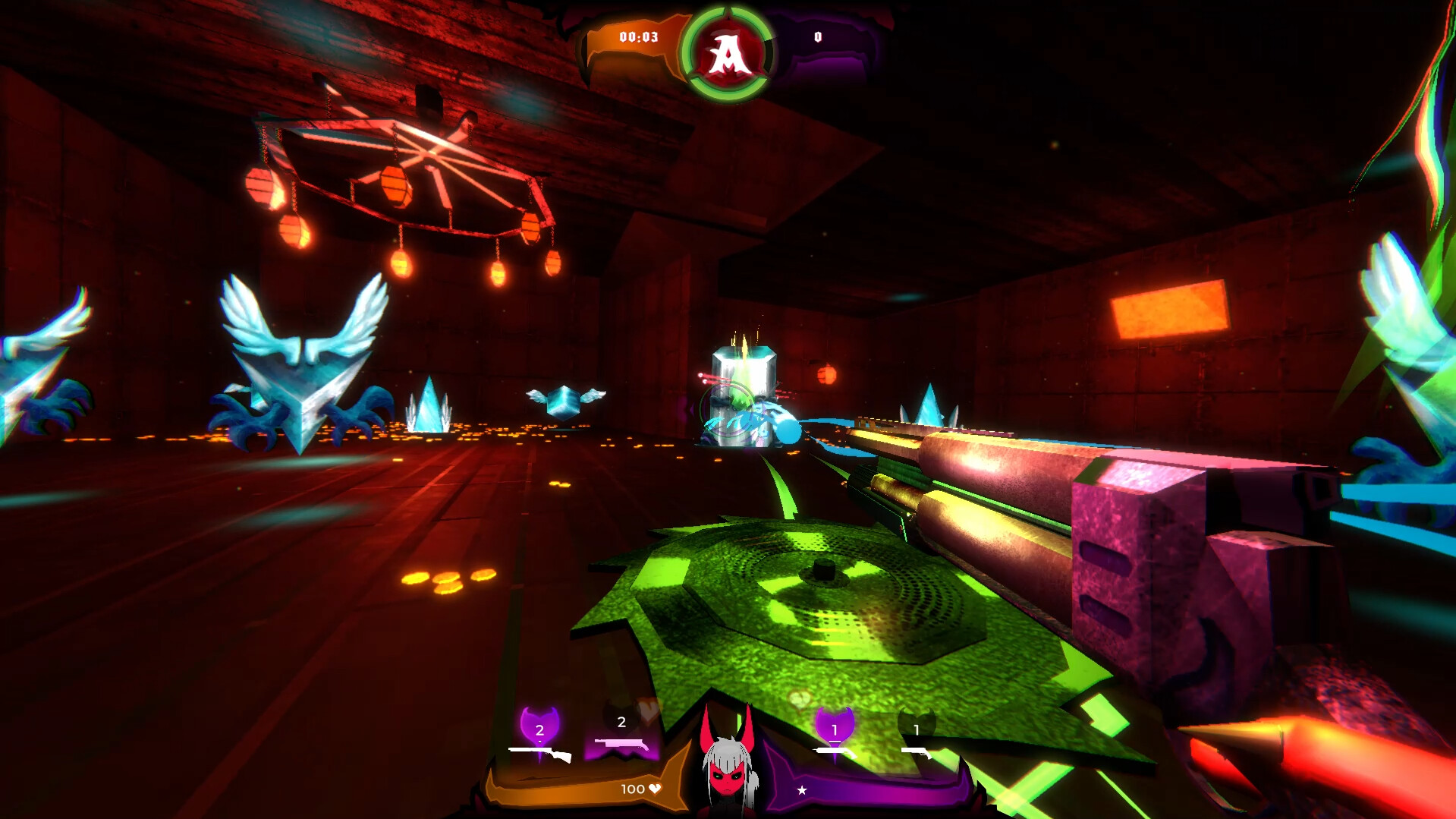Select the purple rifle slot showing 1 ammo
The height and width of the screenshot is (819, 1456).
click(x=835, y=750)
